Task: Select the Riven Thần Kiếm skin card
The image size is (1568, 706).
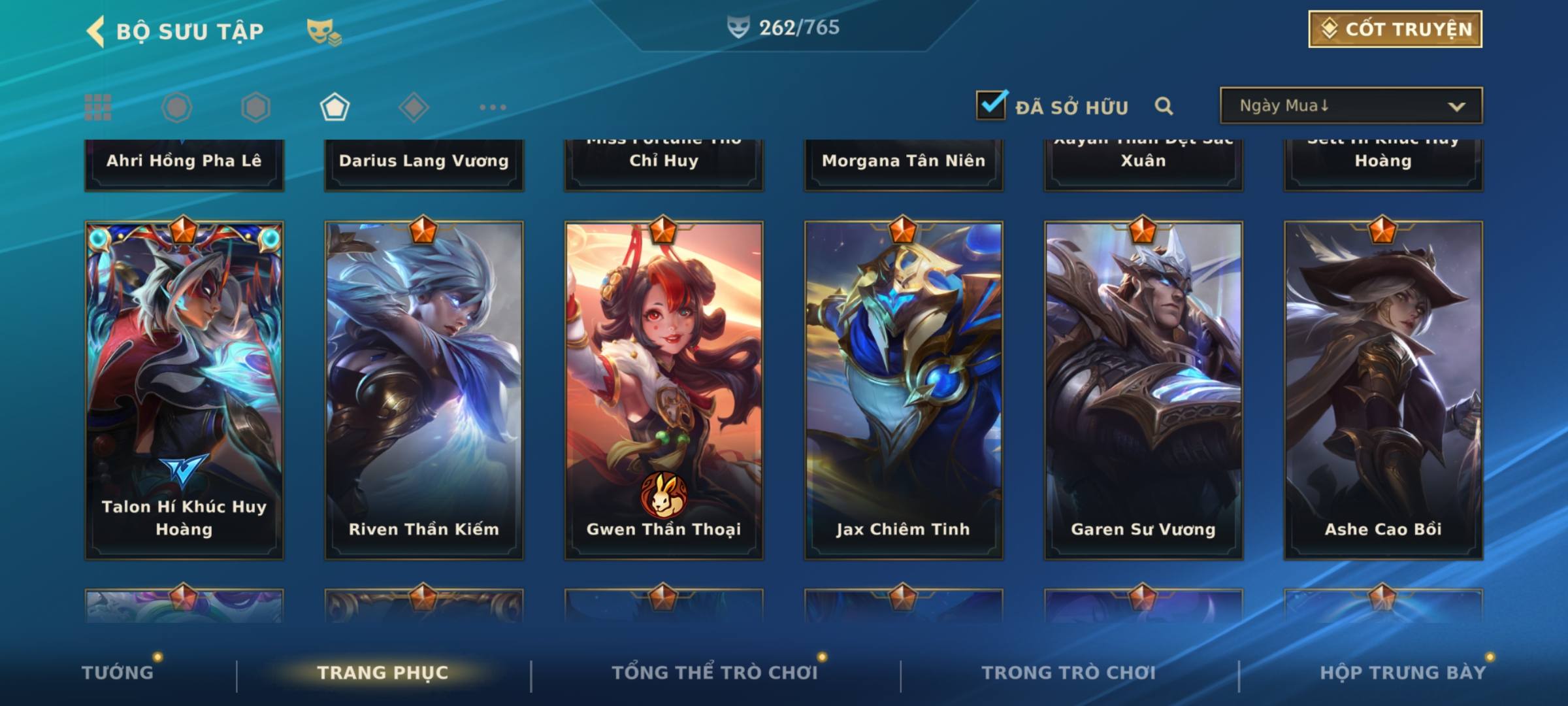Action: pyautogui.click(x=424, y=390)
